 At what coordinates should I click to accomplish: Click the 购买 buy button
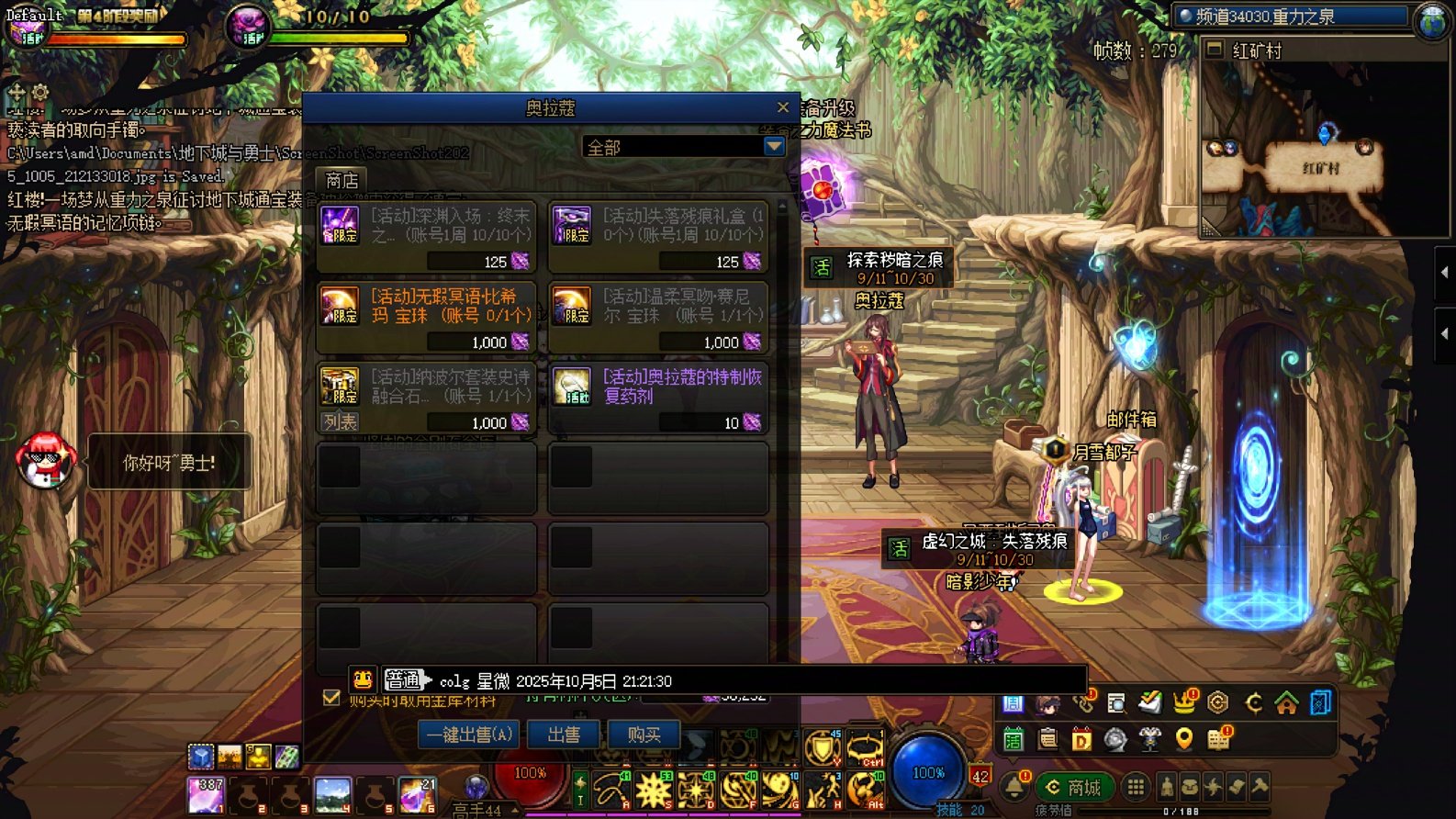click(x=644, y=735)
